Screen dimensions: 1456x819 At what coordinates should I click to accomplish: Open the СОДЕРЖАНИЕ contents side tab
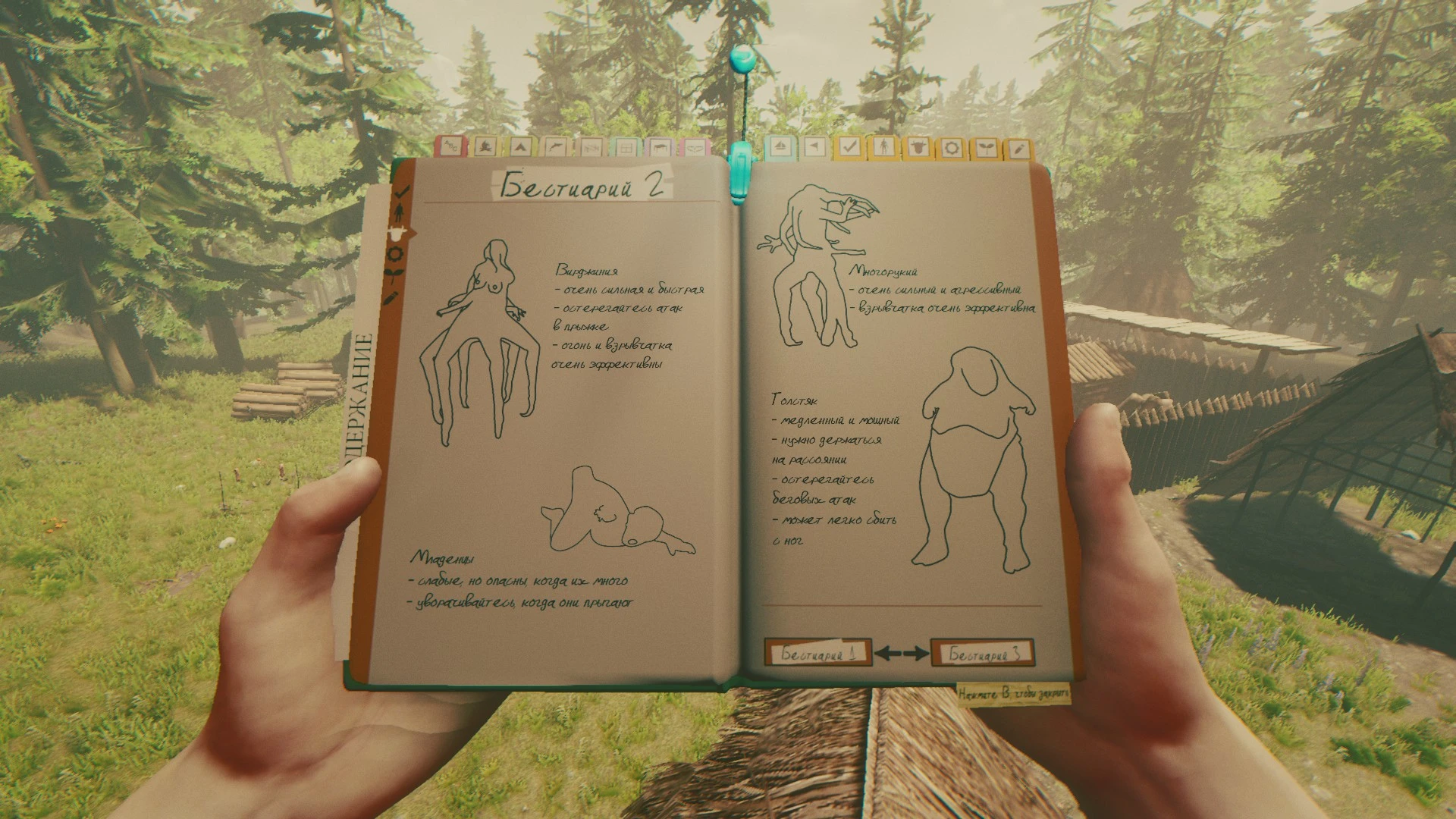pos(362,394)
